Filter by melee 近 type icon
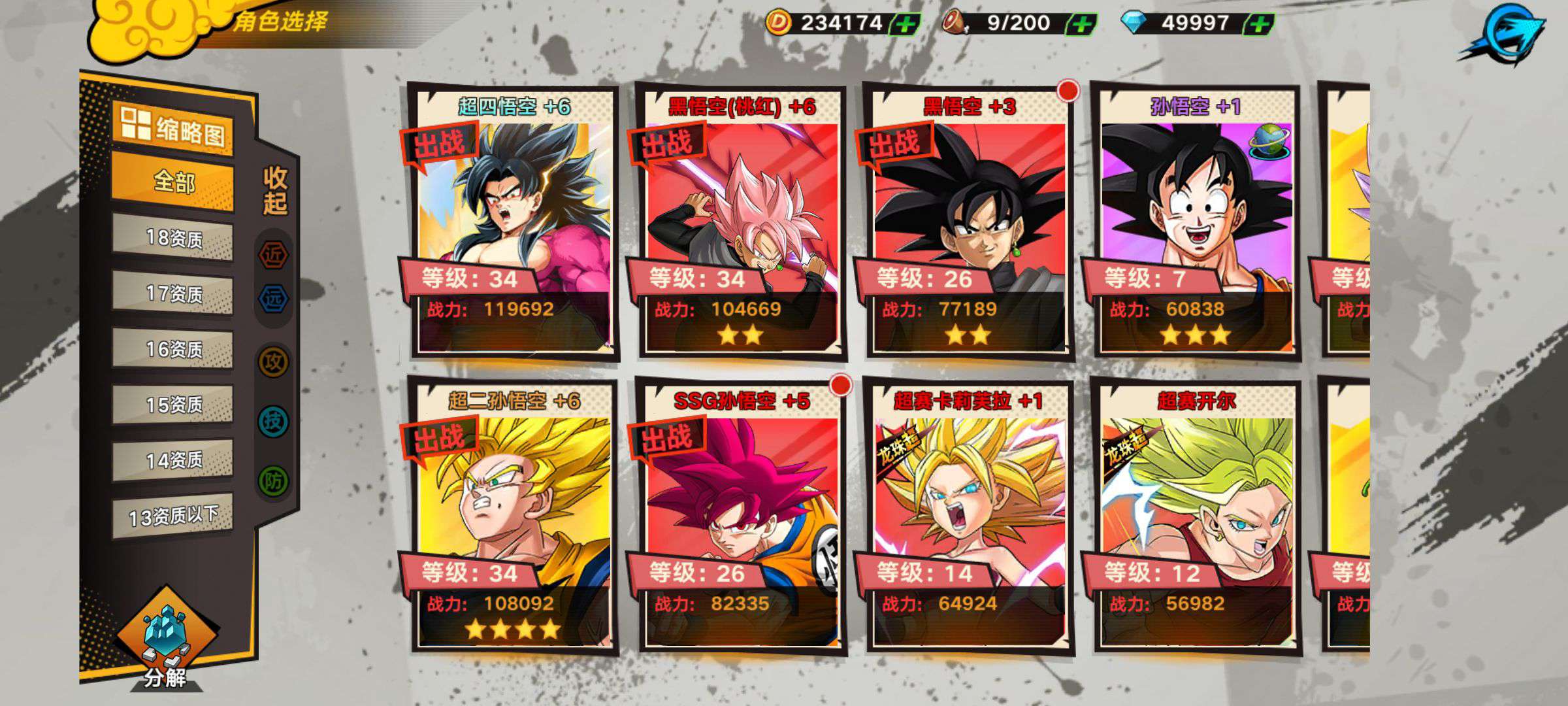The width and height of the screenshot is (1568, 706). coord(274,254)
